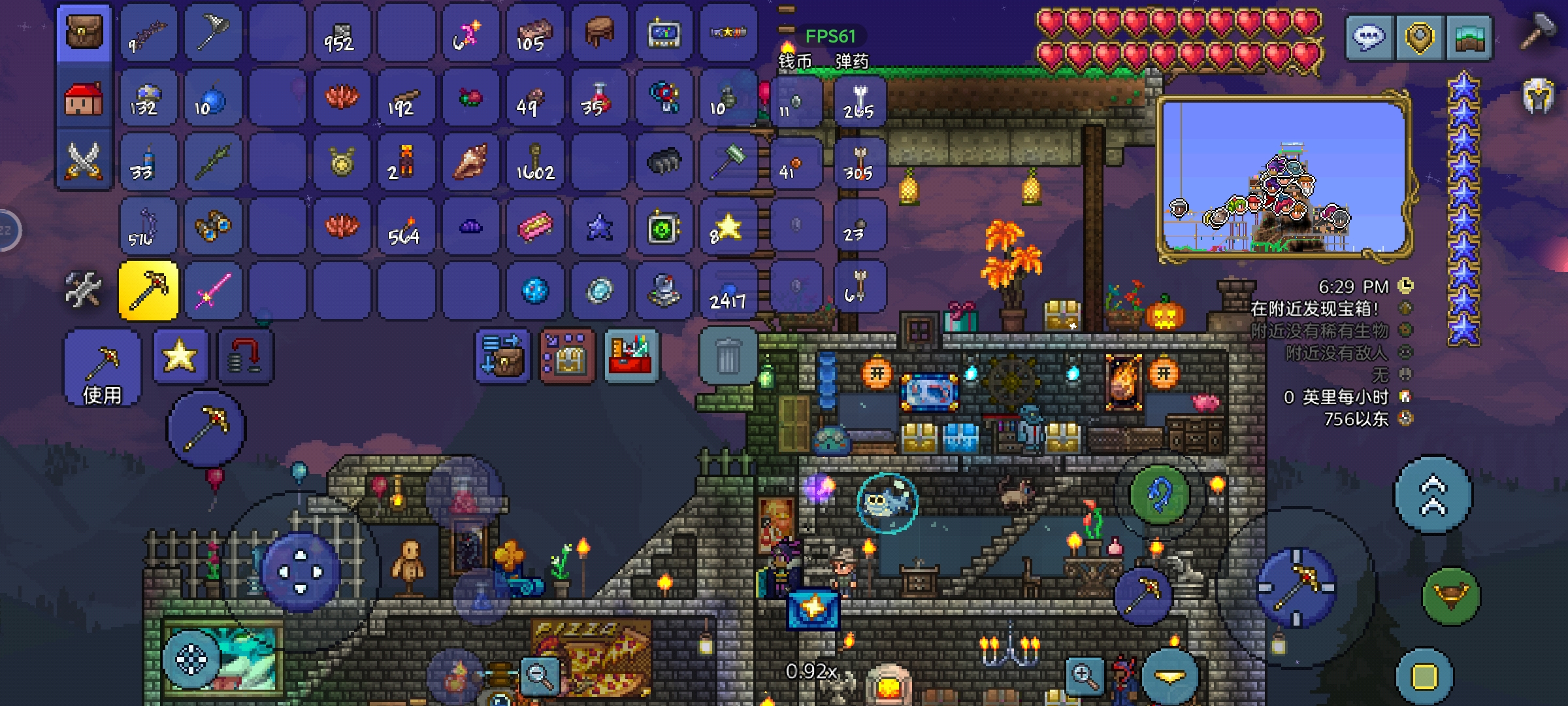1568x706 pixels.
Task: Open the chat speech bubble button
Action: [1369, 38]
